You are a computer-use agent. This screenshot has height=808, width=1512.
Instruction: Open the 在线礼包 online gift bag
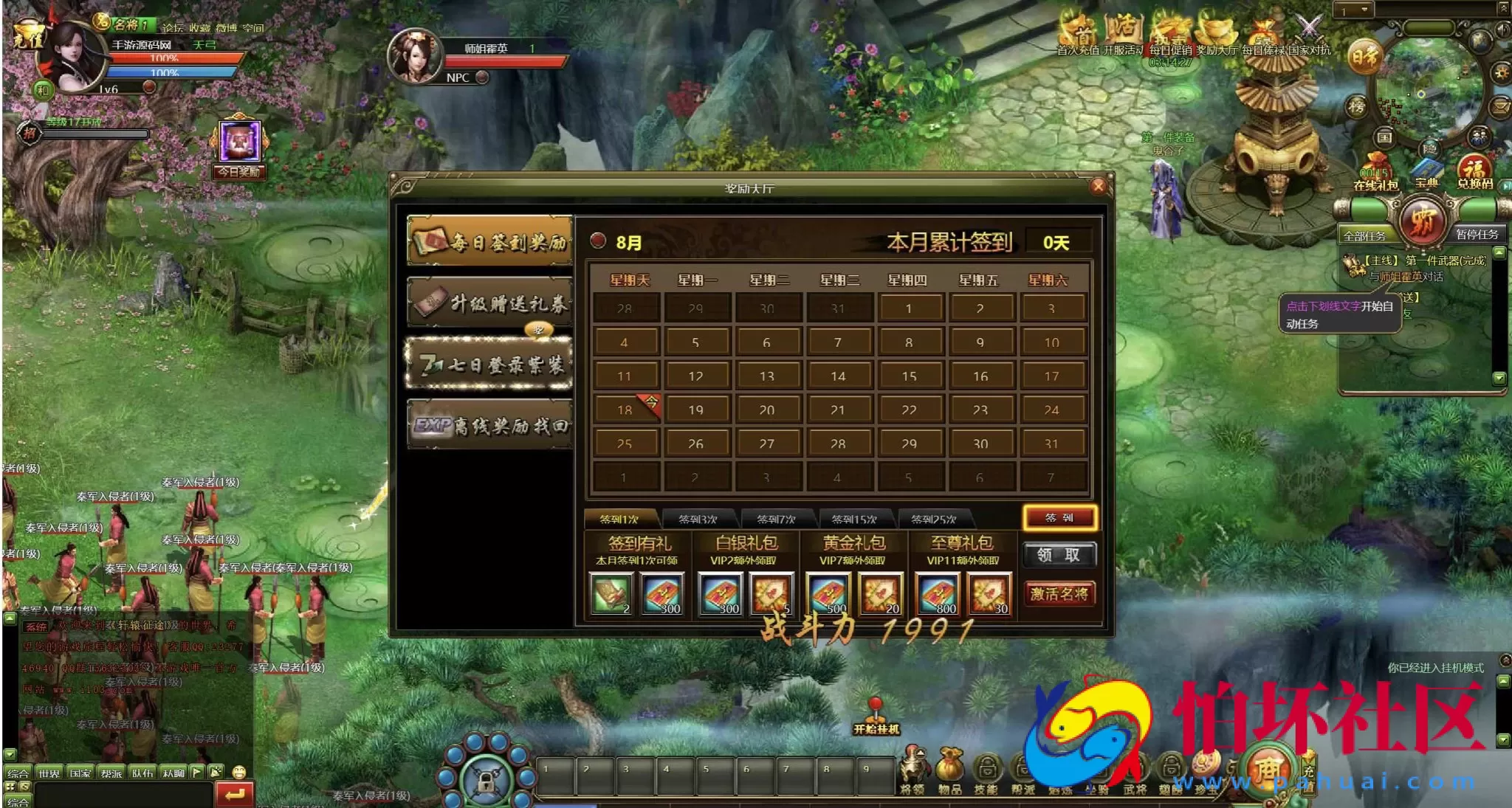[x=1375, y=173]
